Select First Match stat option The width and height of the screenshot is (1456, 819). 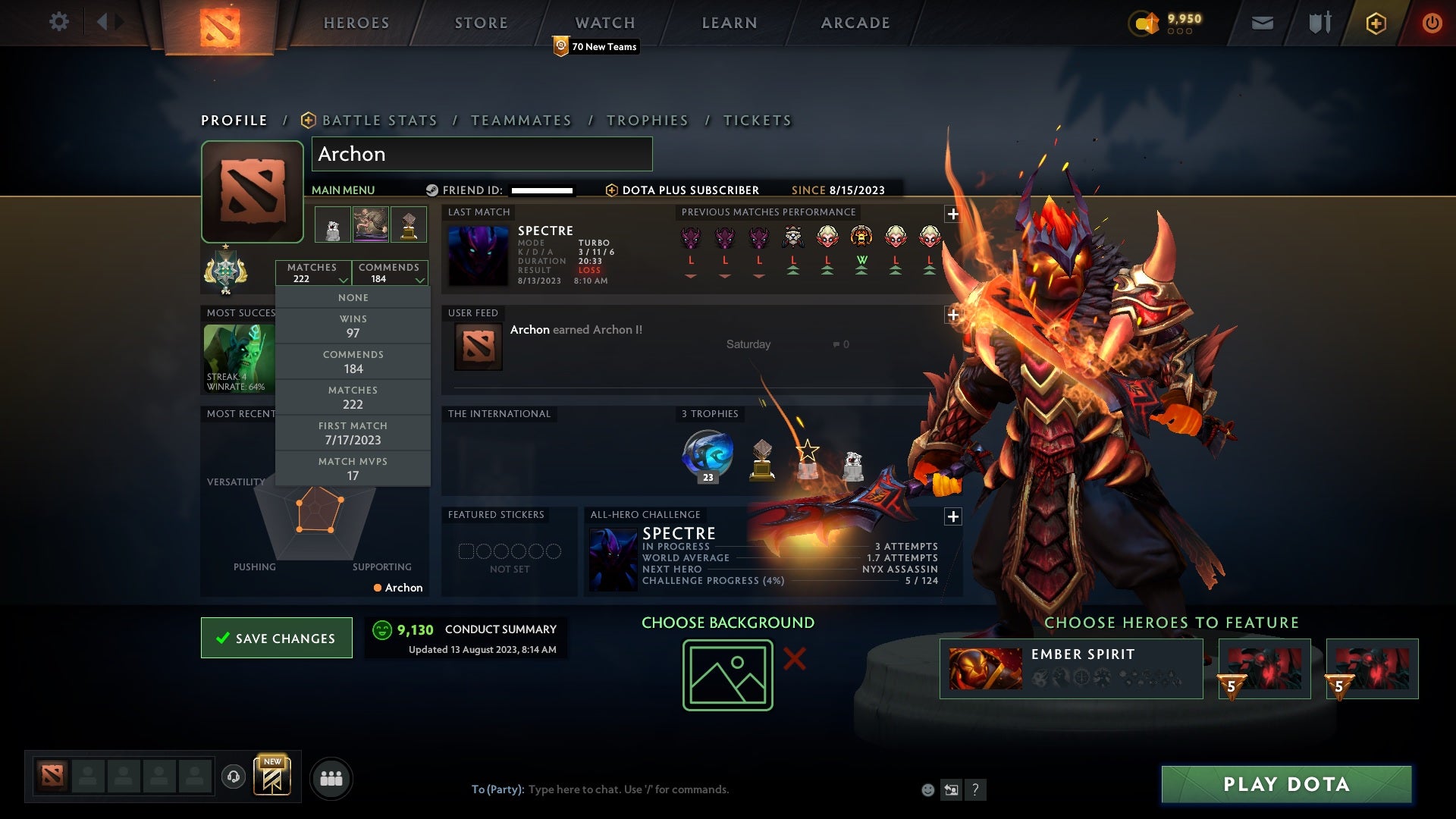click(353, 432)
